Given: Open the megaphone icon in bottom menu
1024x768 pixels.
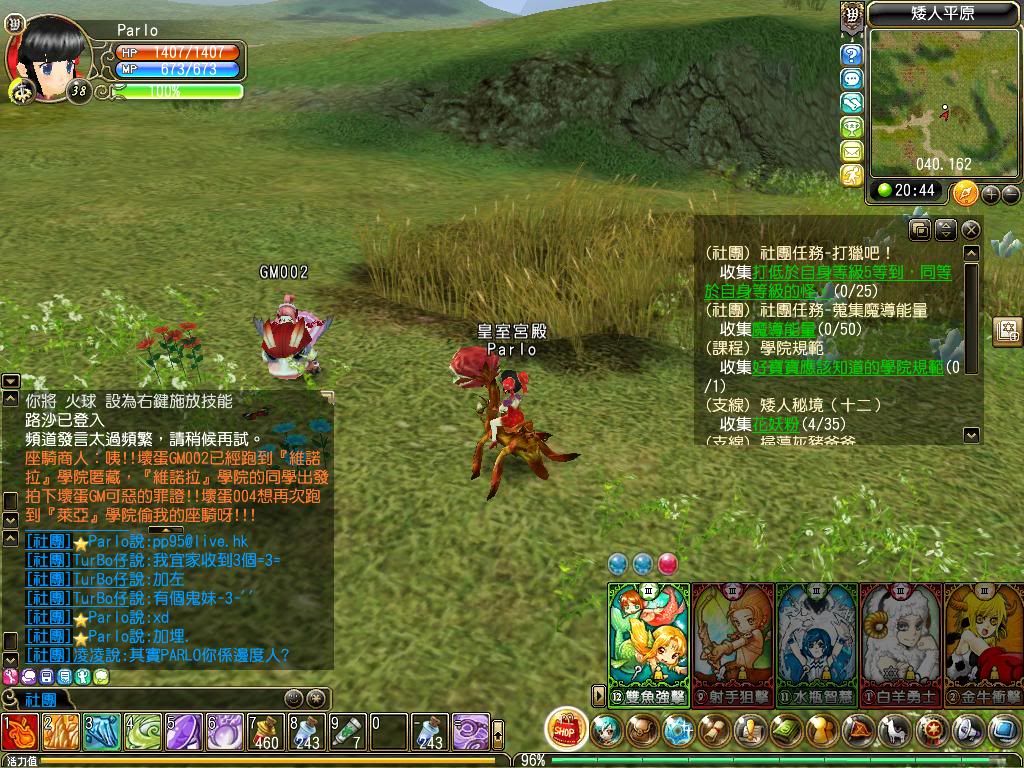Looking at the screenshot, I should [967, 731].
